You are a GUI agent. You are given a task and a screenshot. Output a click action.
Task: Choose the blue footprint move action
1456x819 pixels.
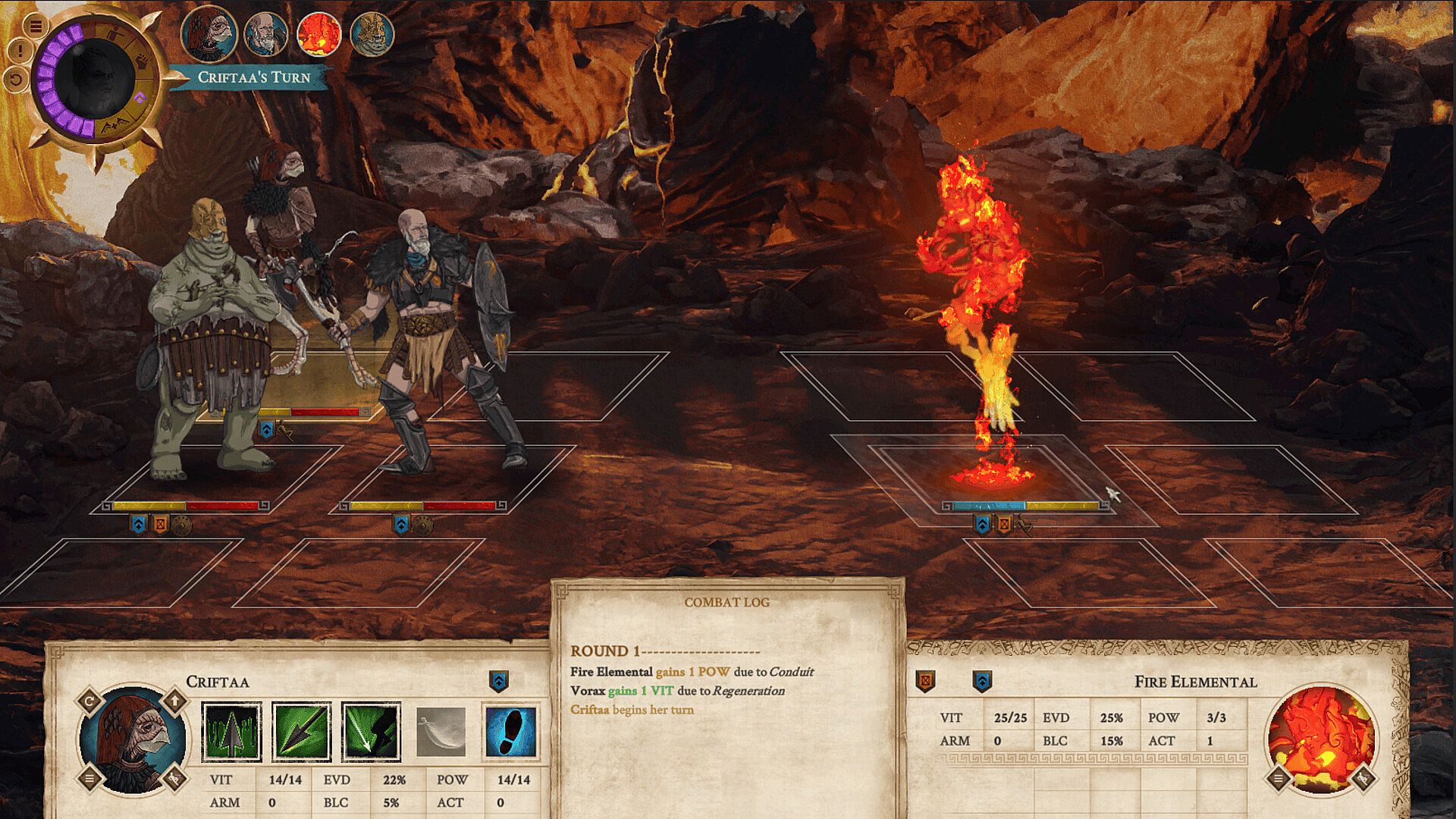(x=510, y=732)
